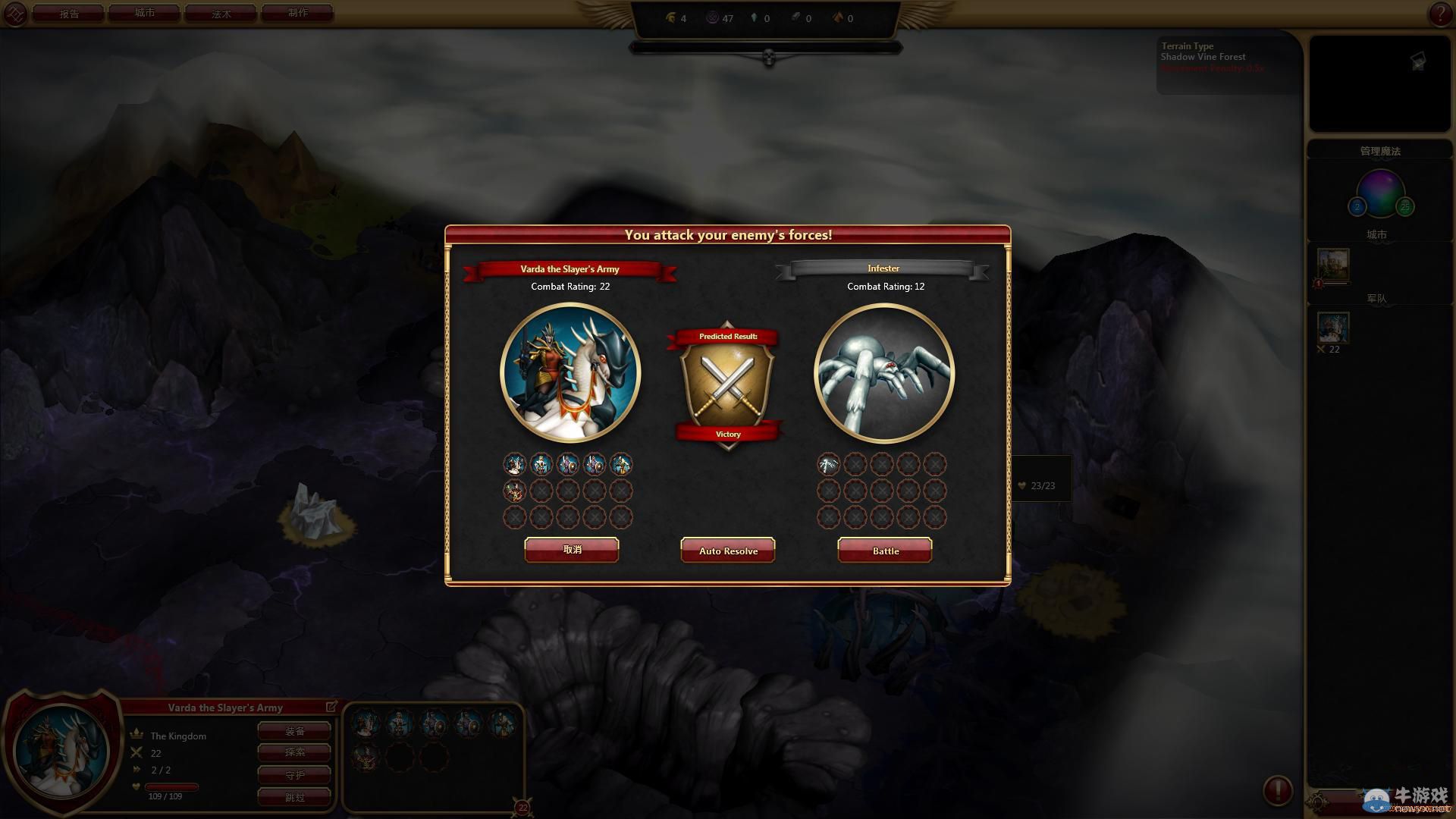Skip this army with the 跳过 button

(294, 797)
